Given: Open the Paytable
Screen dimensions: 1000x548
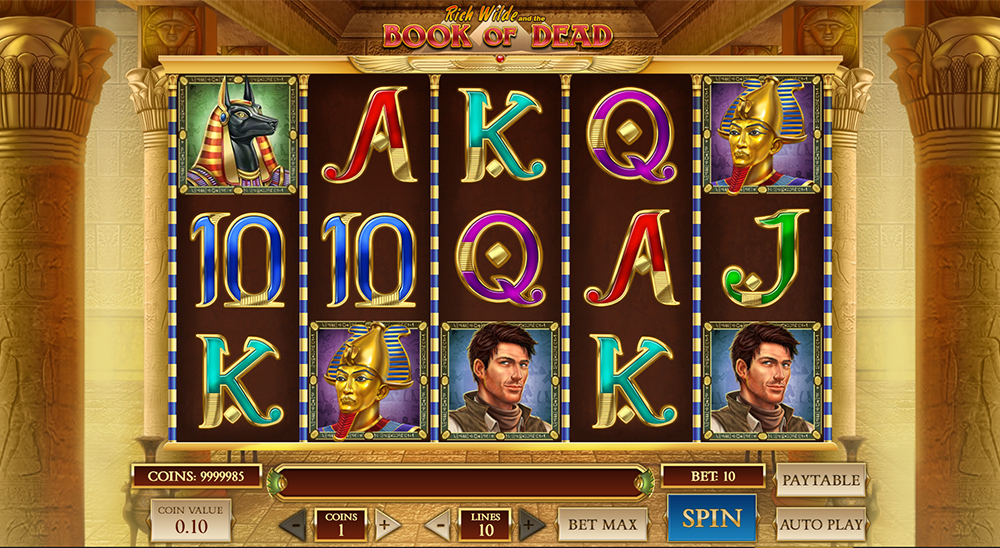Looking at the screenshot, I should coord(821,480).
